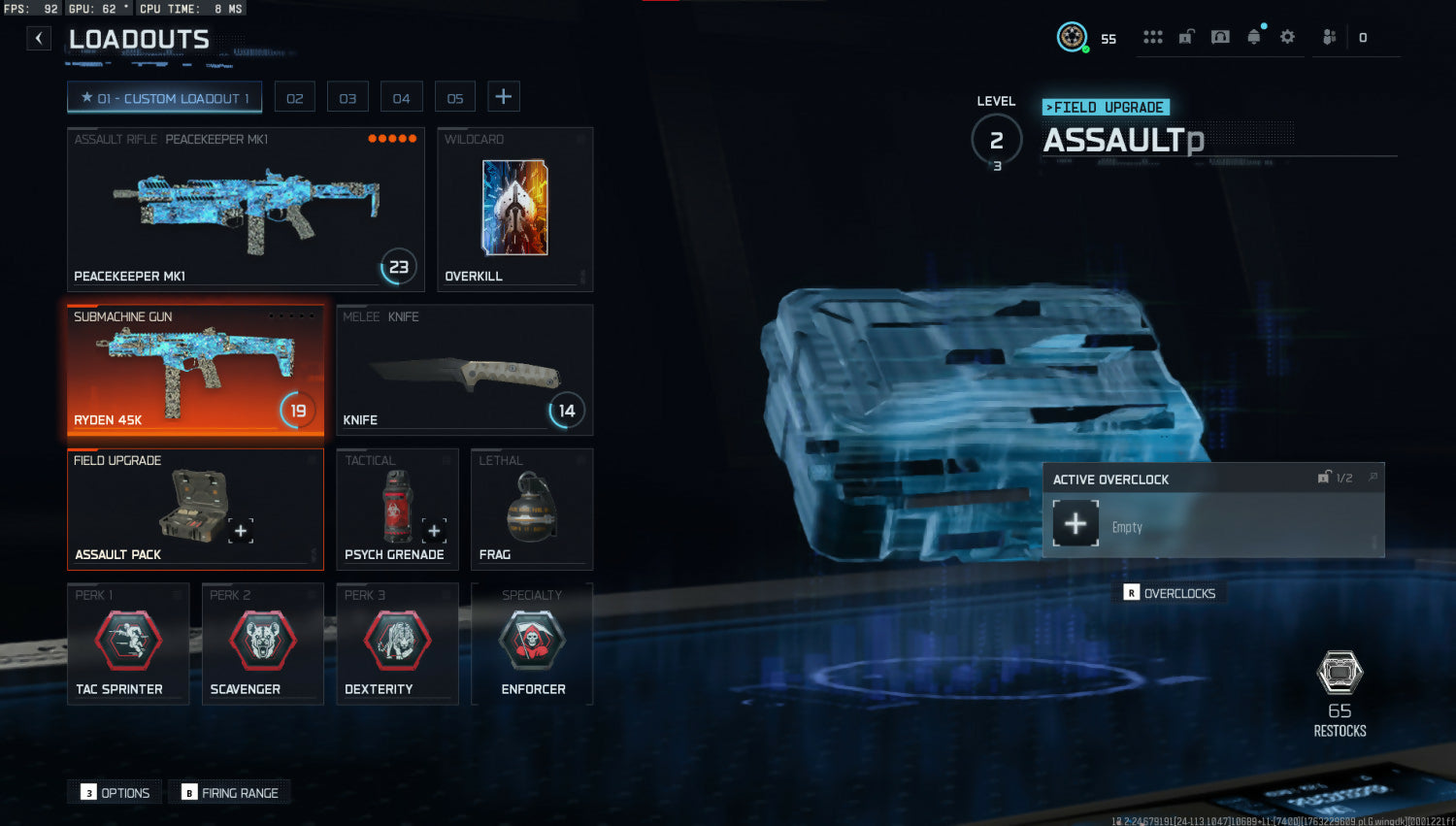Open the Knife melee slot
Image resolution: width=1456 pixels, height=826 pixels.
(464, 370)
